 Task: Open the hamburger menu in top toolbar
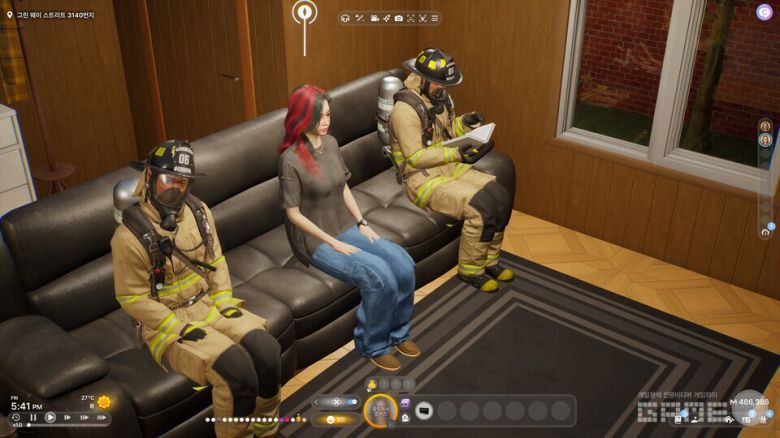coord(434,18)
